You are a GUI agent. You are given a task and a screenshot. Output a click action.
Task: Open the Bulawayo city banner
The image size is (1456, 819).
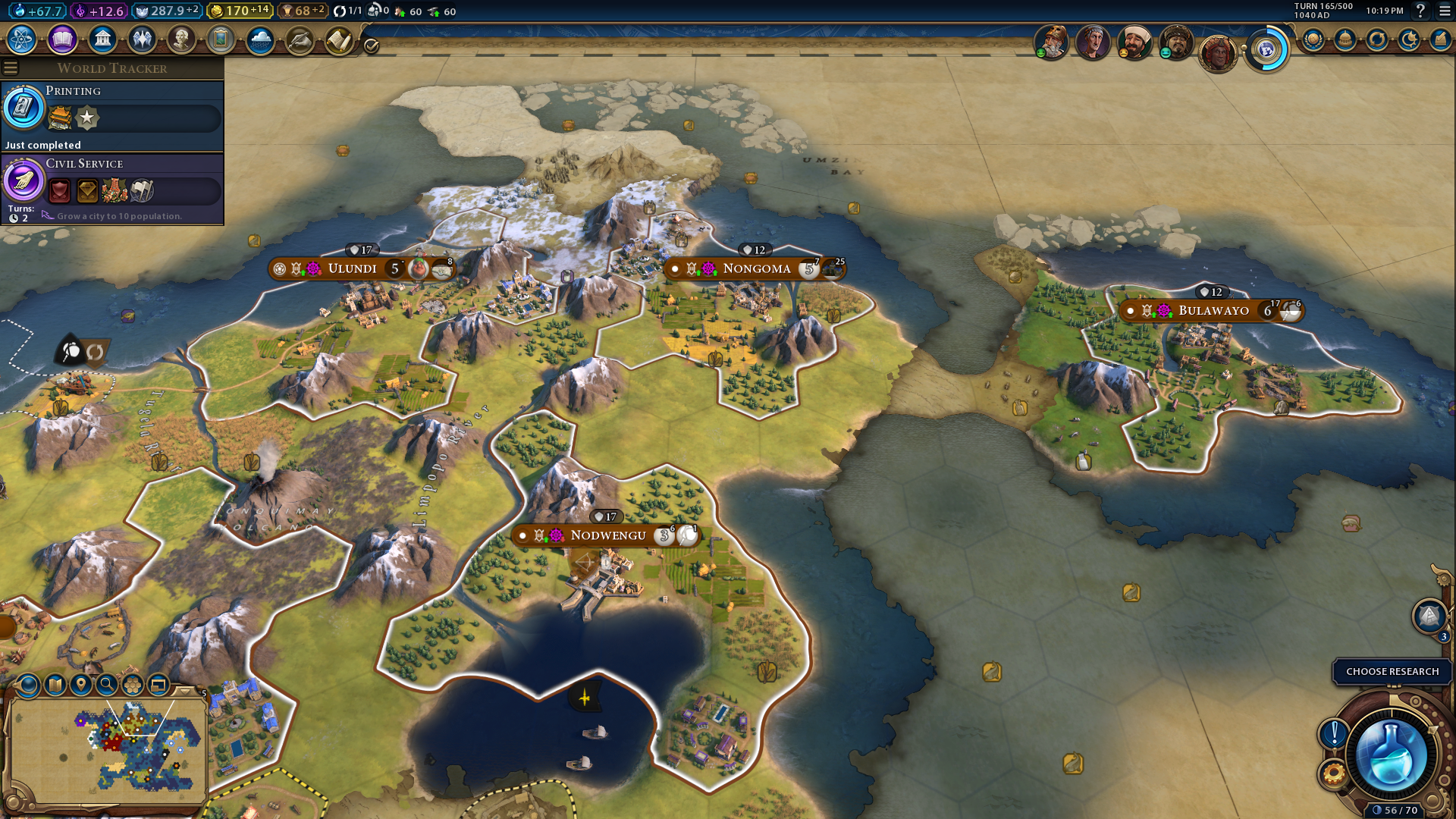click(1213, 310)
